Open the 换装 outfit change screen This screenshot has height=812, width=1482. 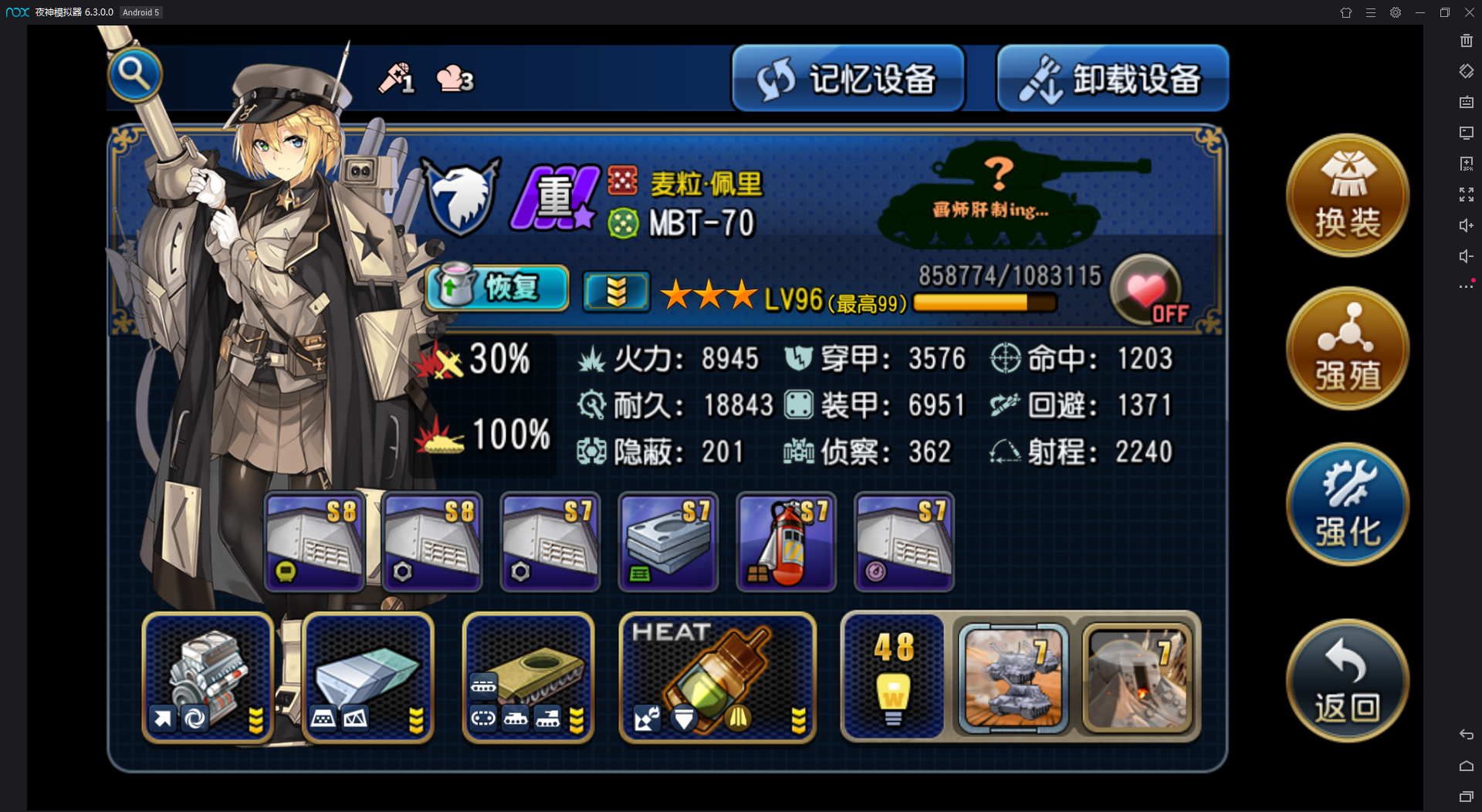pyautogui.click(x=1347, y=195)
